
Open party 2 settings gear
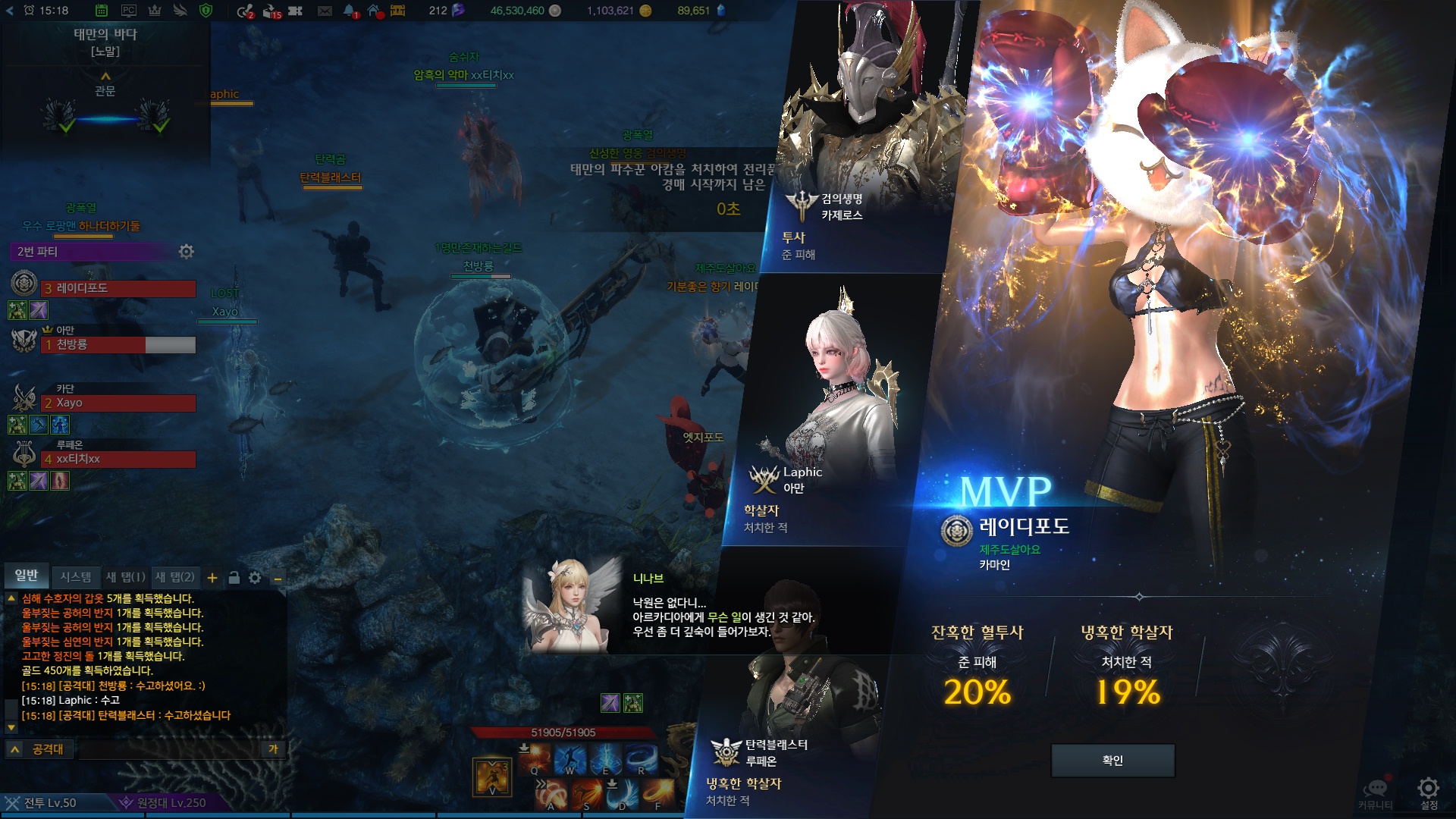point(186,251)
